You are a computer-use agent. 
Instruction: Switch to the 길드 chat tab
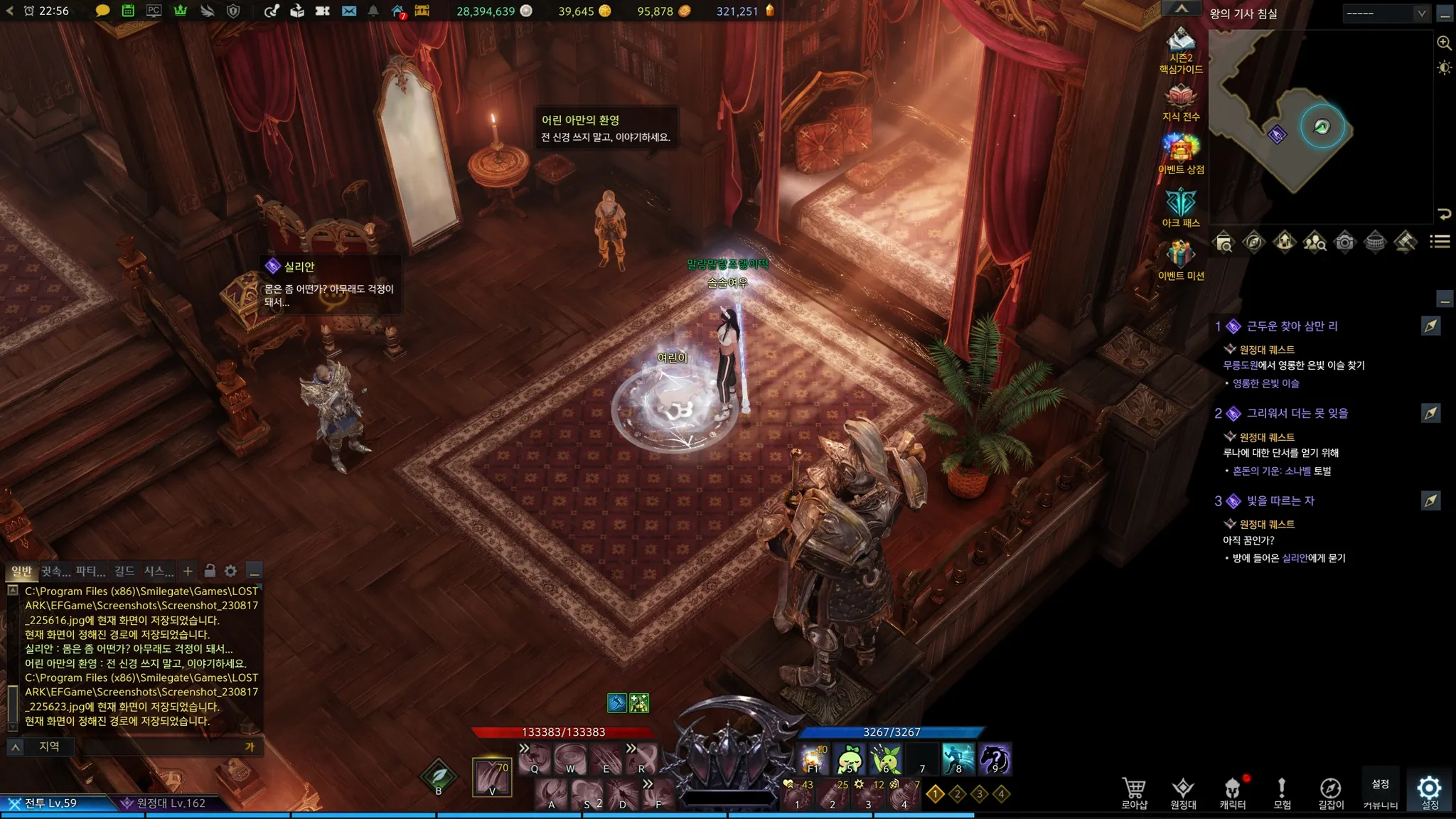(x=124, y=571)
